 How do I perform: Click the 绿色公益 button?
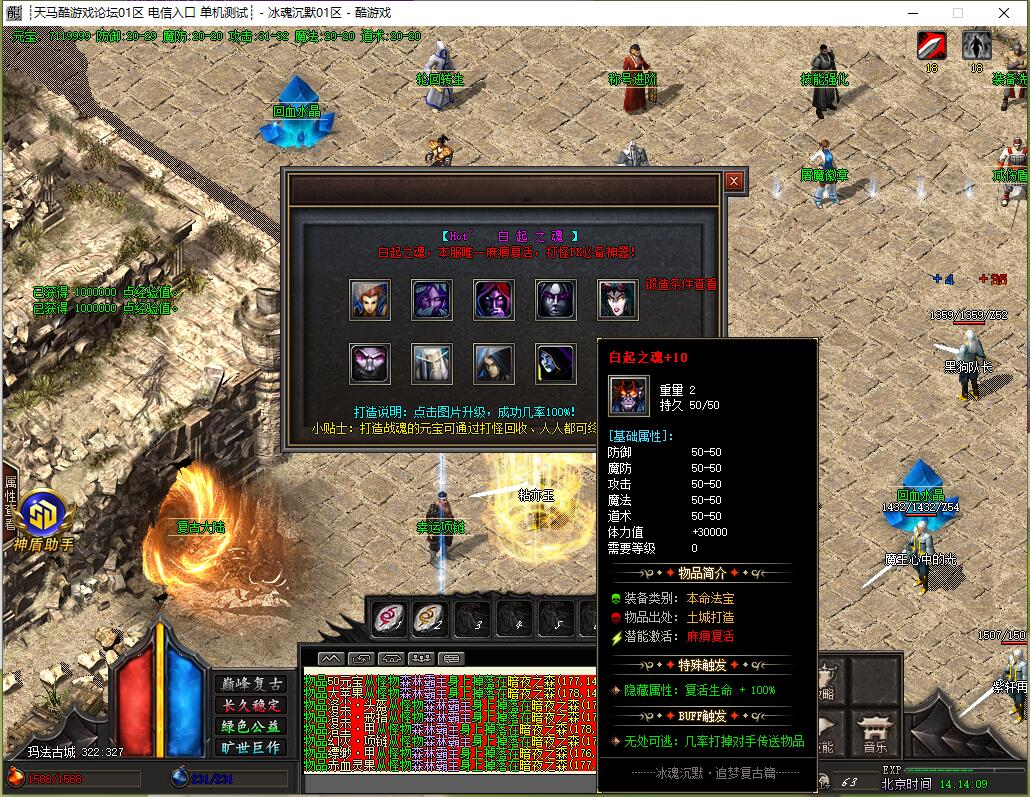tap(250, 726)
